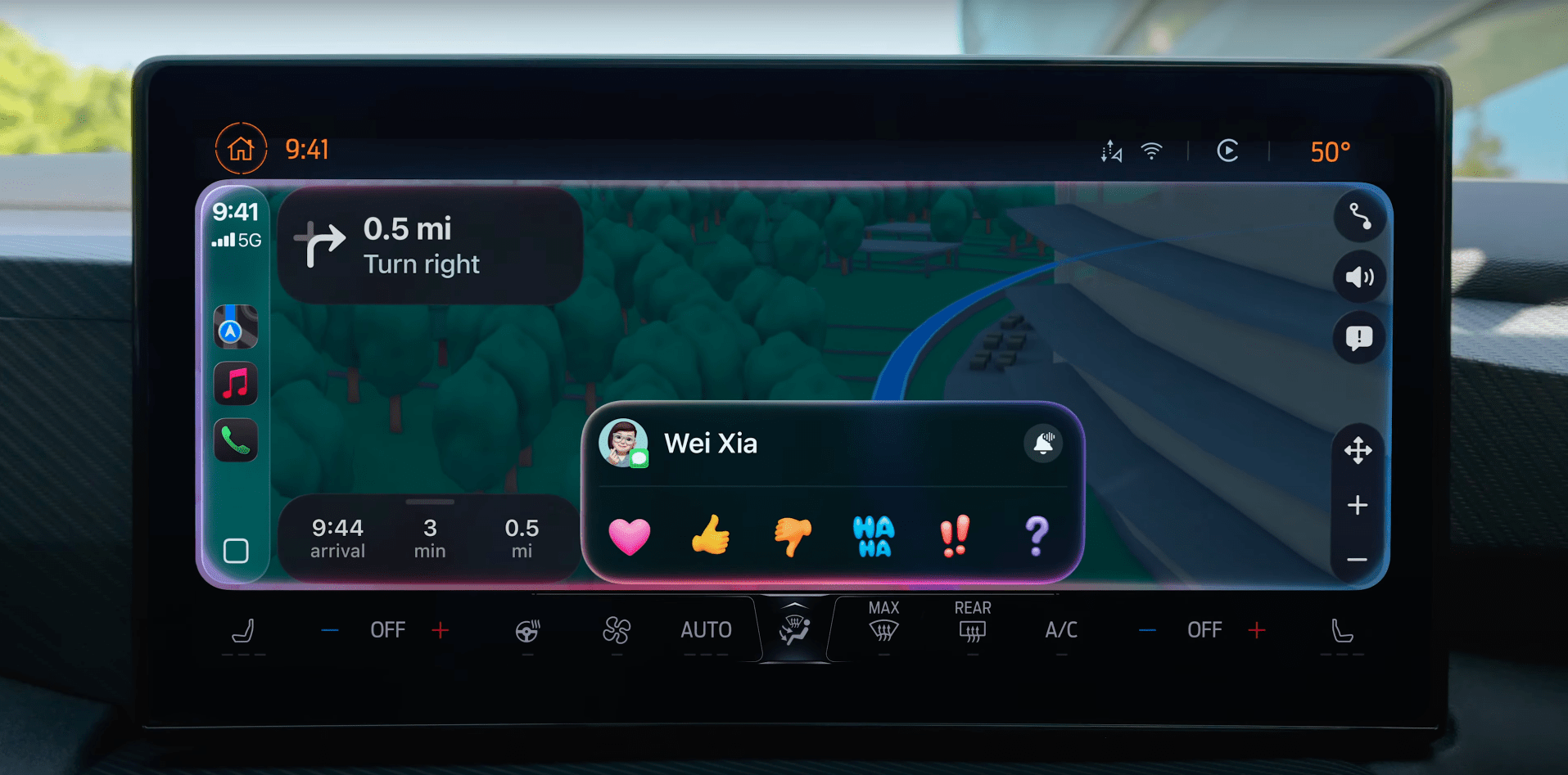Open the Maps app icon

point(236,327)
